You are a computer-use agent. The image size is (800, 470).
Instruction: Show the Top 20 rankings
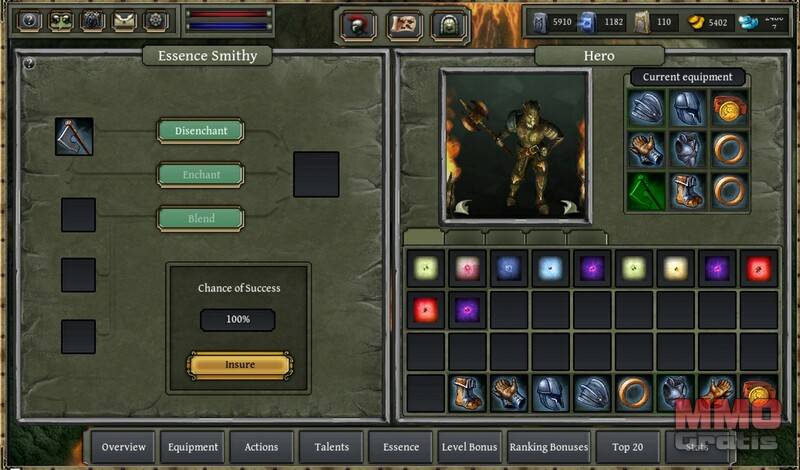[x=627, y=447]
